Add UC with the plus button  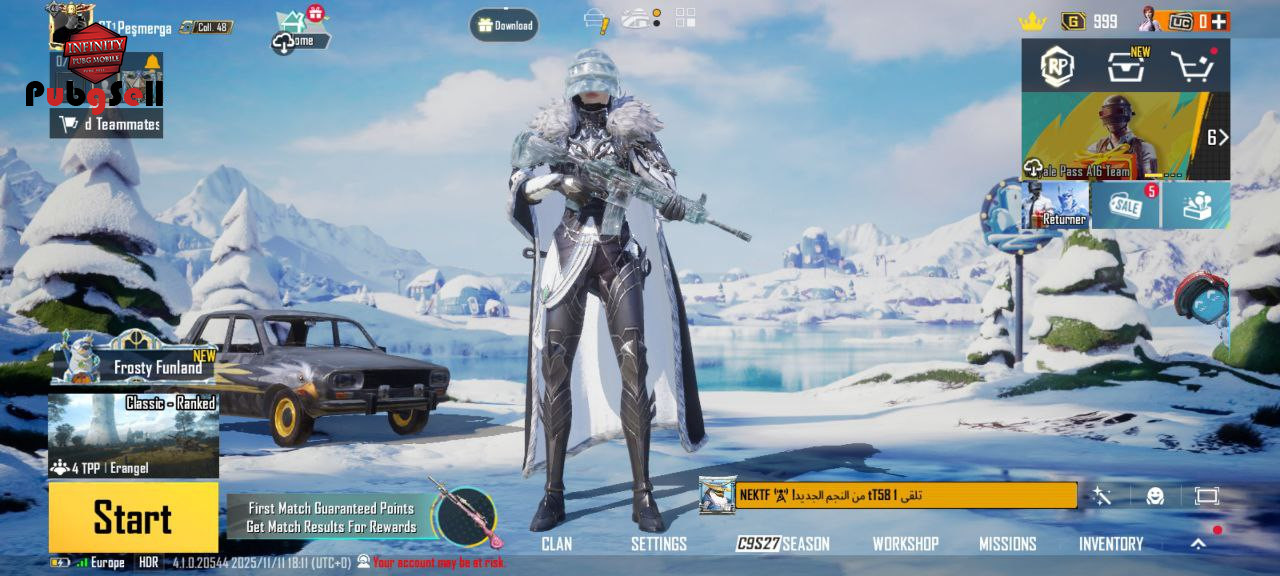pos(1219,21)
